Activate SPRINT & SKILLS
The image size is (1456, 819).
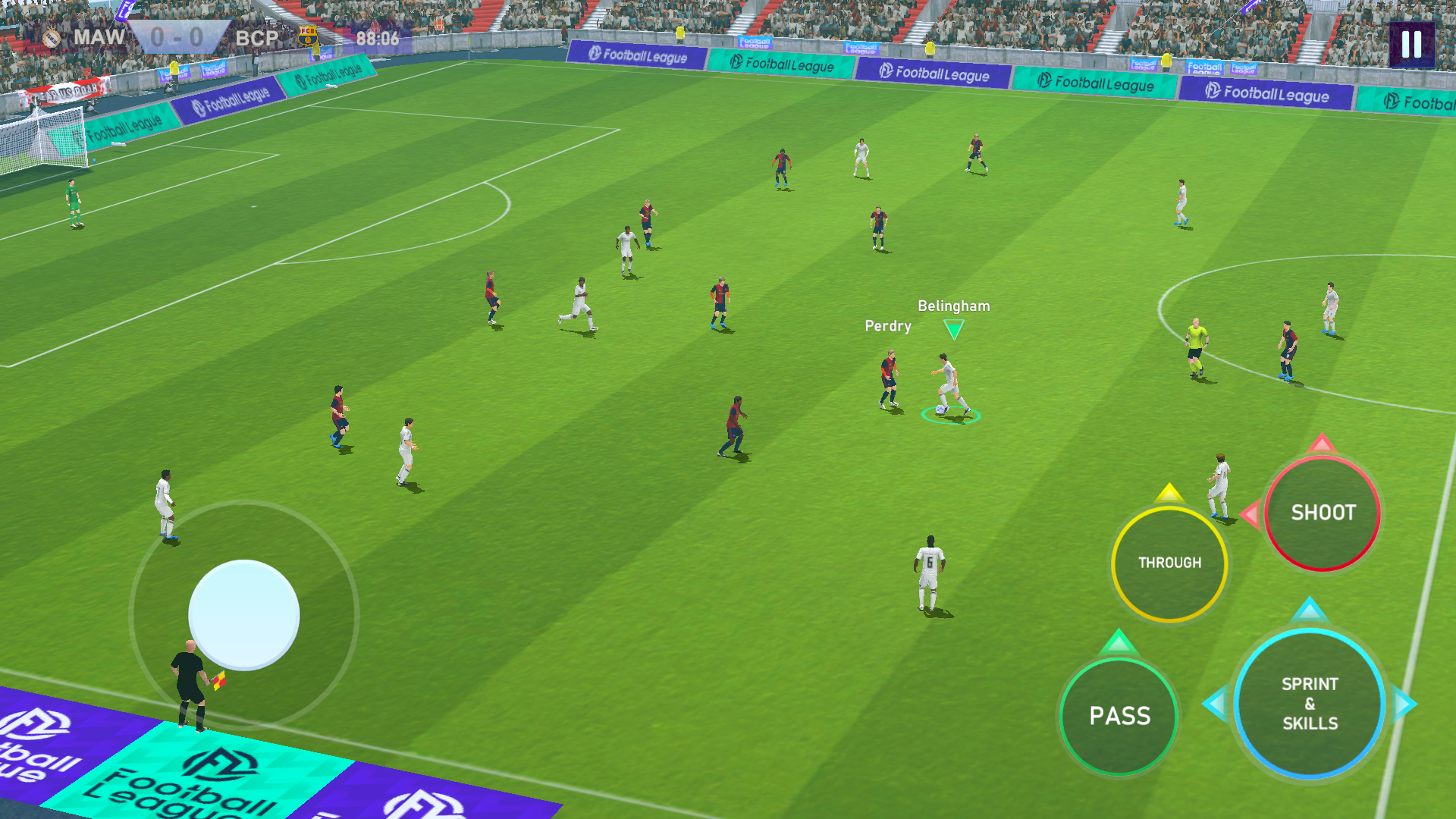(x=1309, y=703)
